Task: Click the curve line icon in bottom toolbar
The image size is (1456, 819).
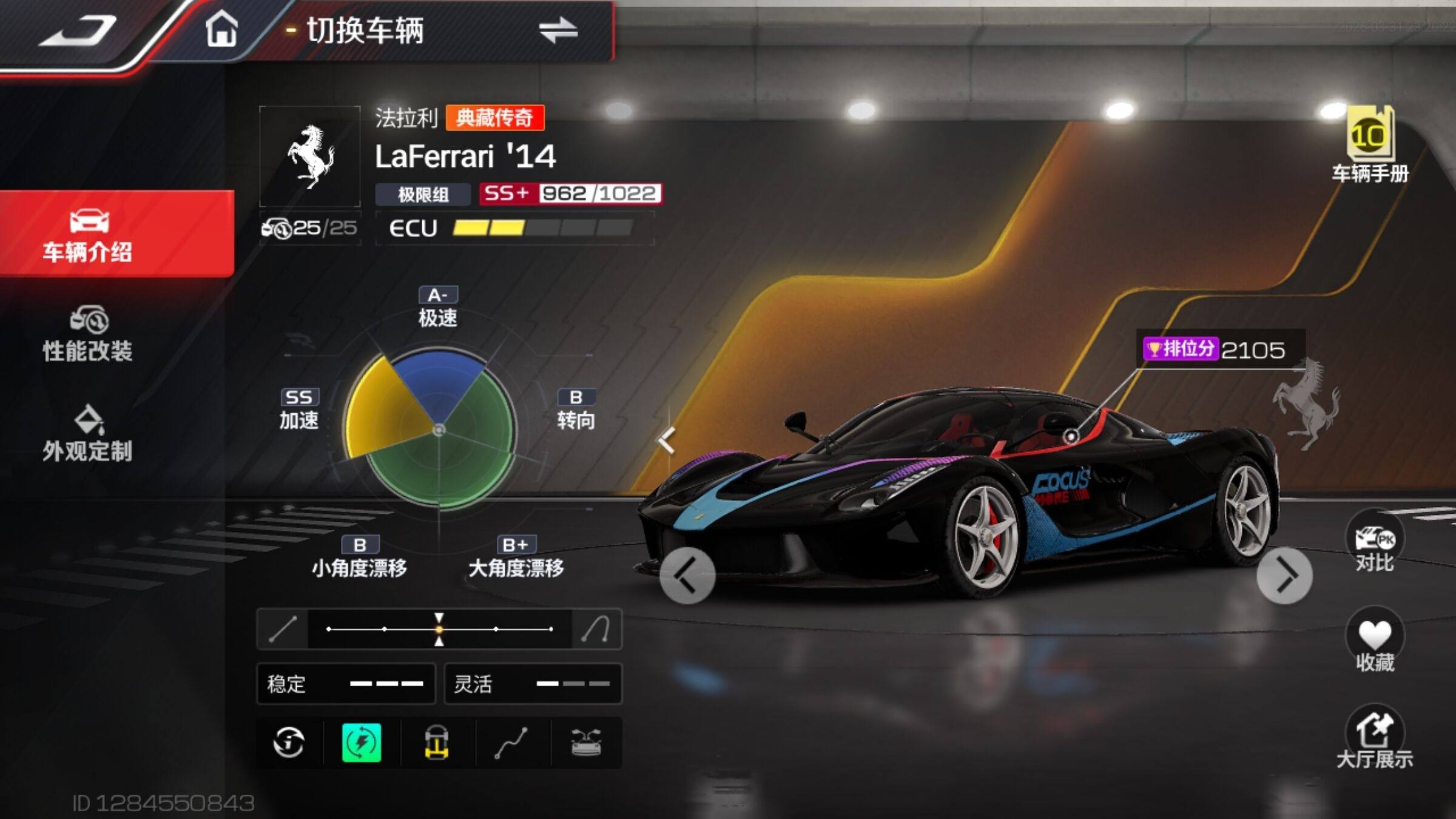Action: coord(511,743)
